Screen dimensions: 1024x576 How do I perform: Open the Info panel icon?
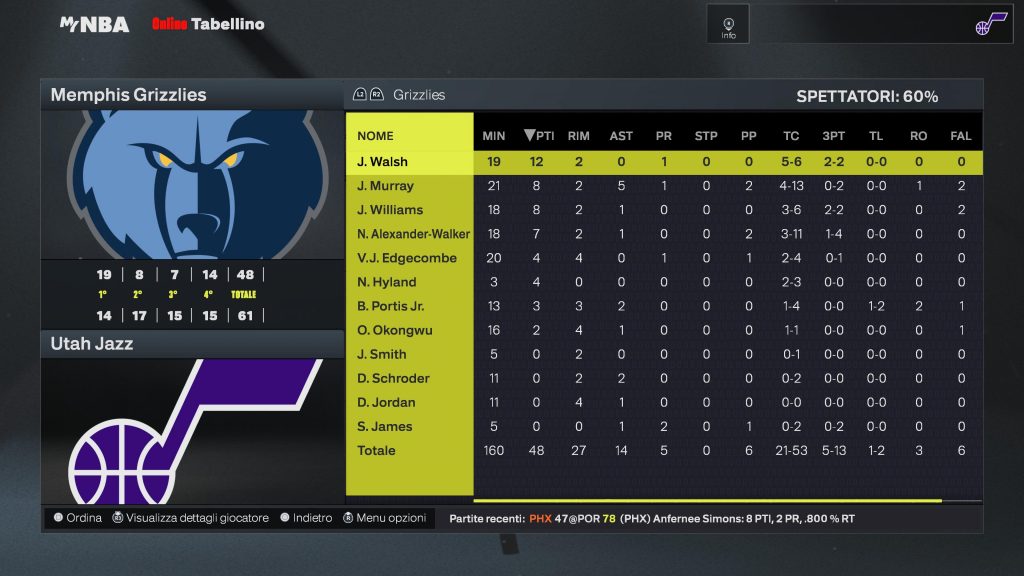point(728,24)
